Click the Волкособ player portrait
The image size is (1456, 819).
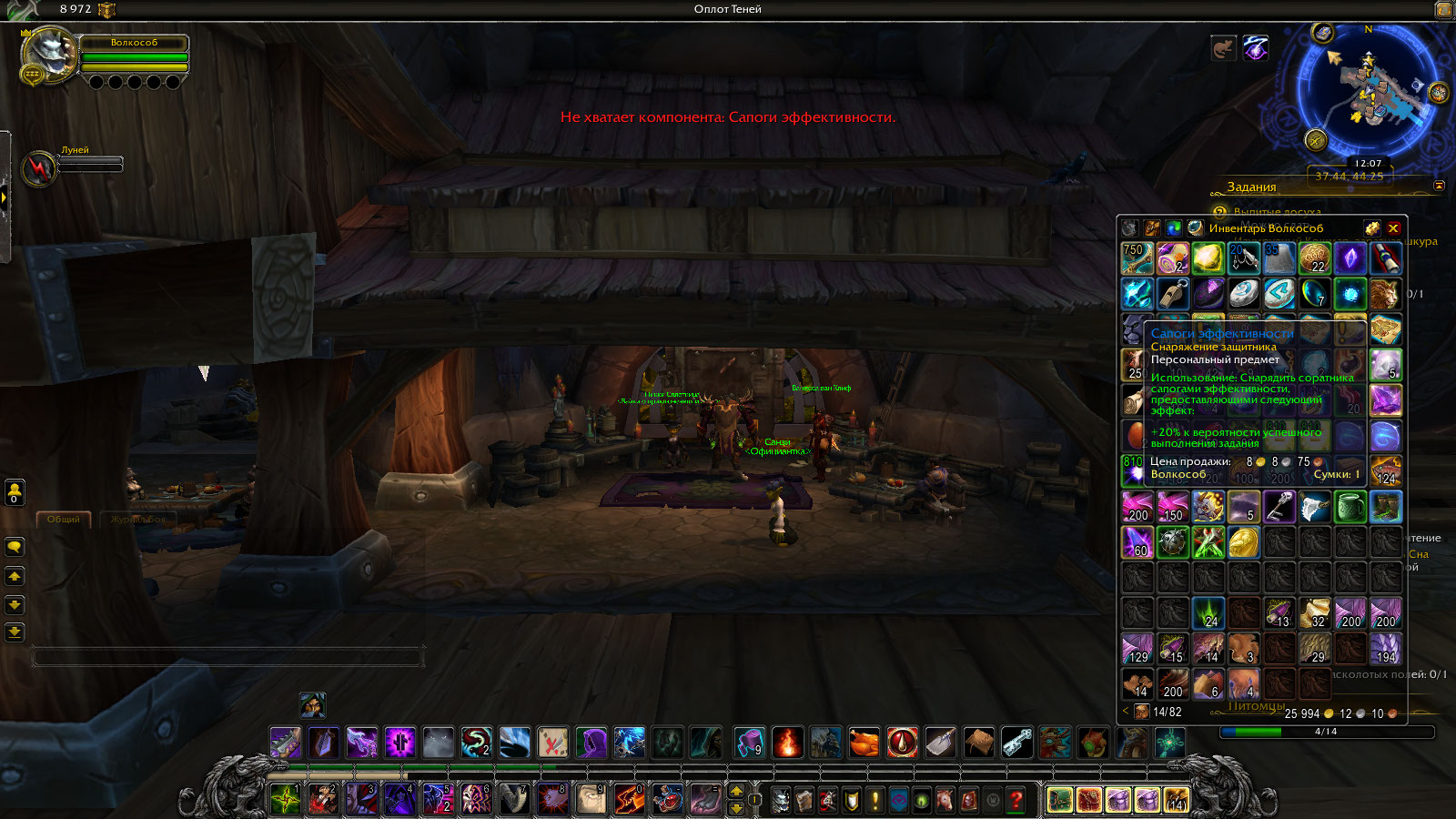click(50, 53)
